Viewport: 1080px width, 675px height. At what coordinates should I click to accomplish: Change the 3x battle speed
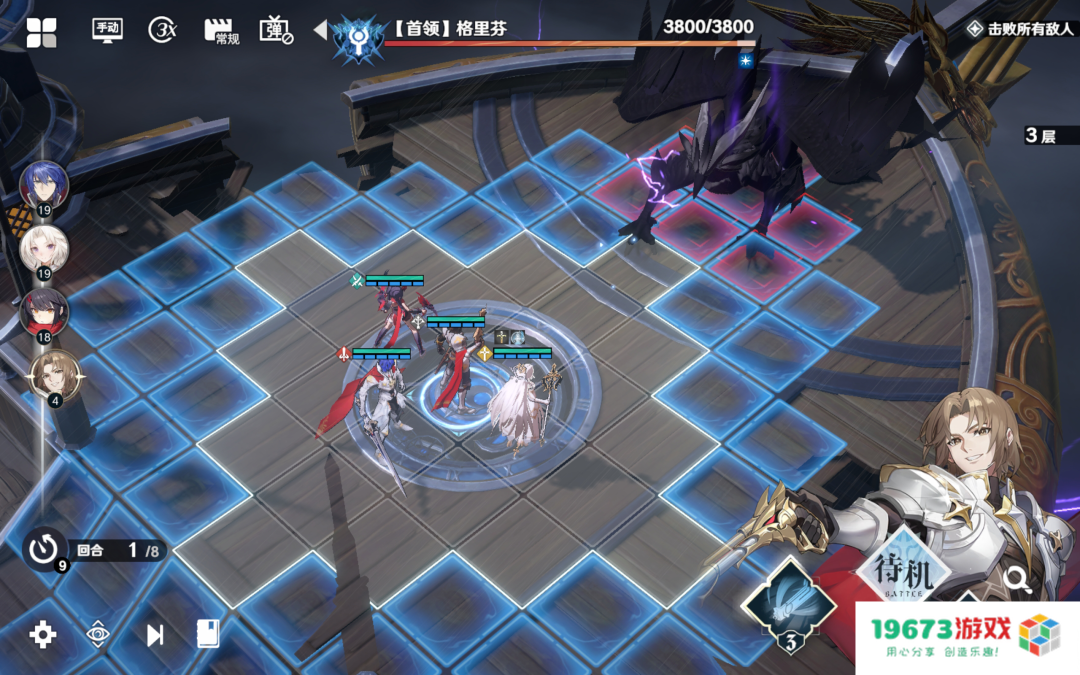coord(163,30)
